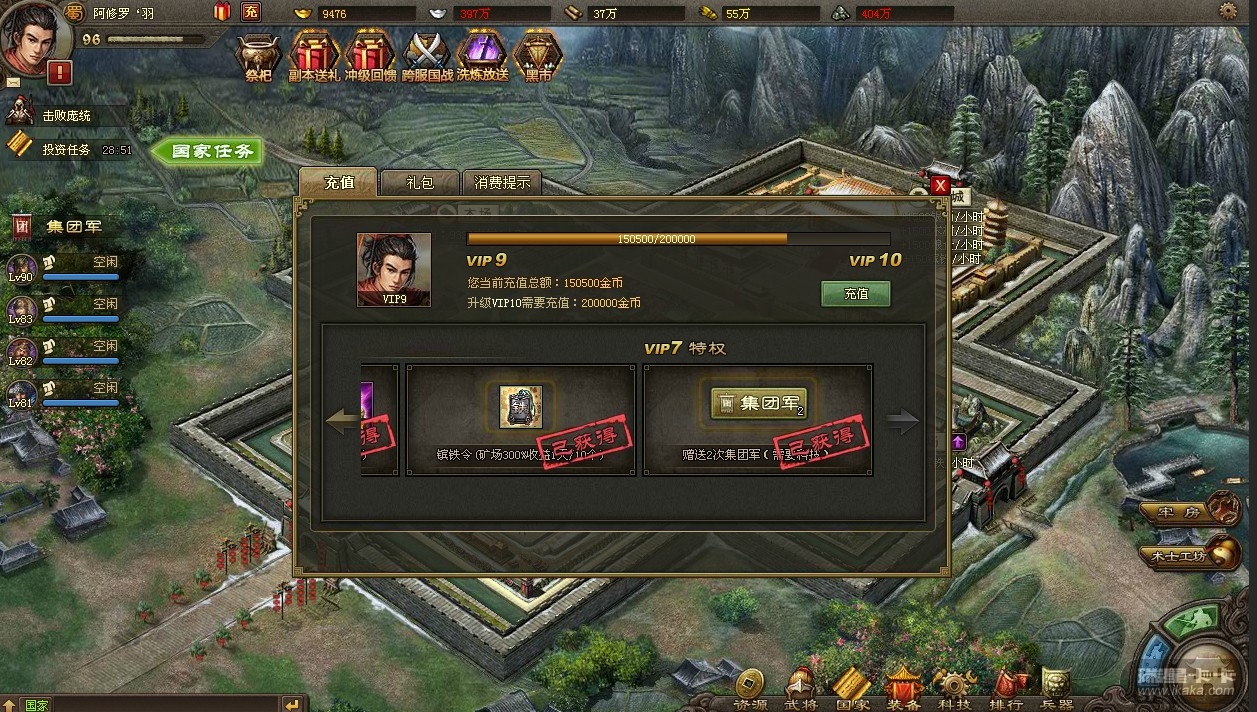The width and height of the screenshot is (1257, 712).
Task: Open the 跨服国战 crossed swords event
Action: tap(427, 56)
